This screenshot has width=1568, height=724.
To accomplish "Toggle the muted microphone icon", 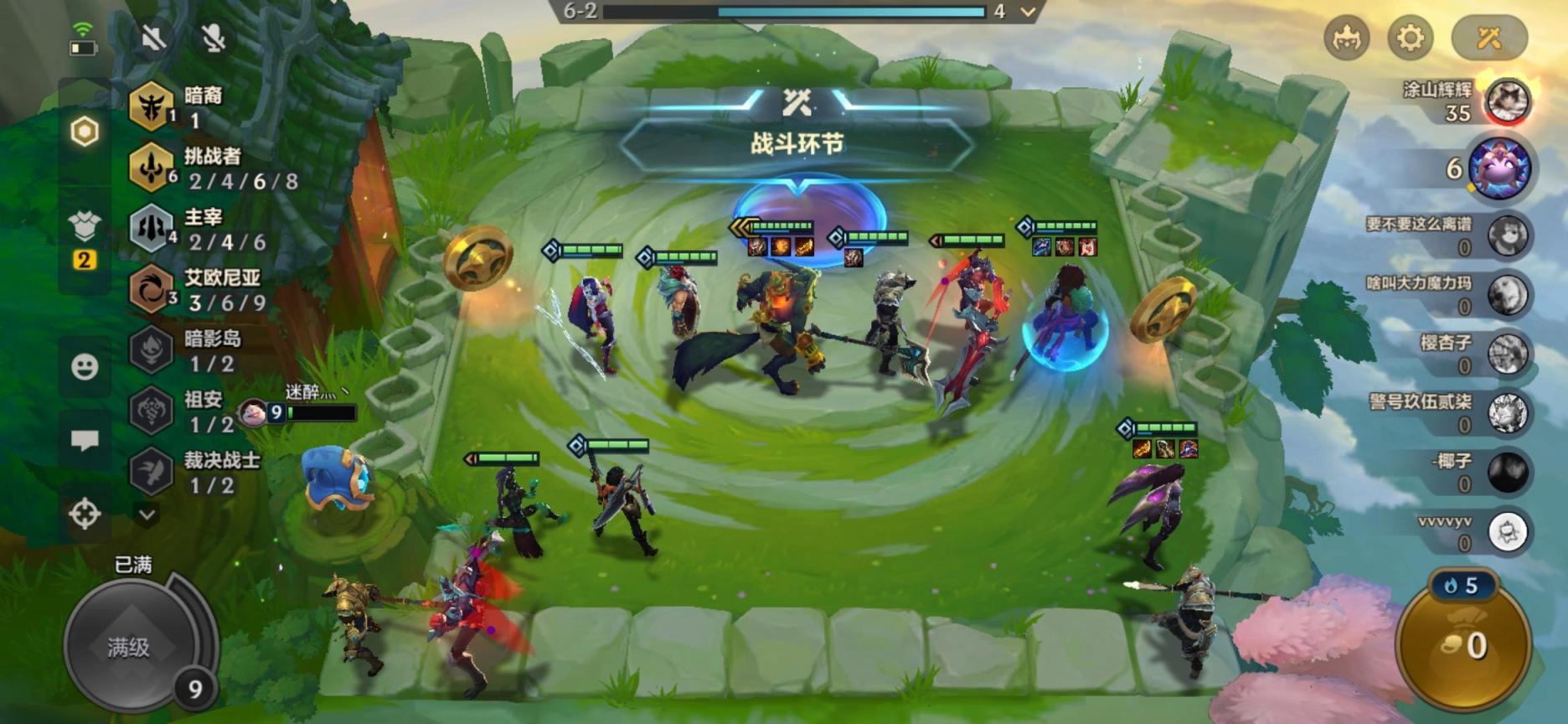I will pos(214,38).
